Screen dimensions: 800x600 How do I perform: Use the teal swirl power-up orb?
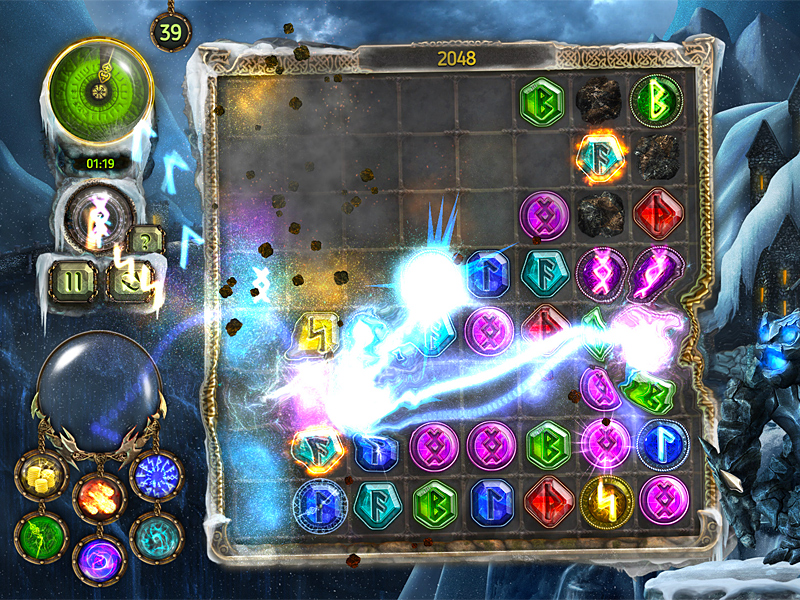pyautogui.click(x=157, y=538)
